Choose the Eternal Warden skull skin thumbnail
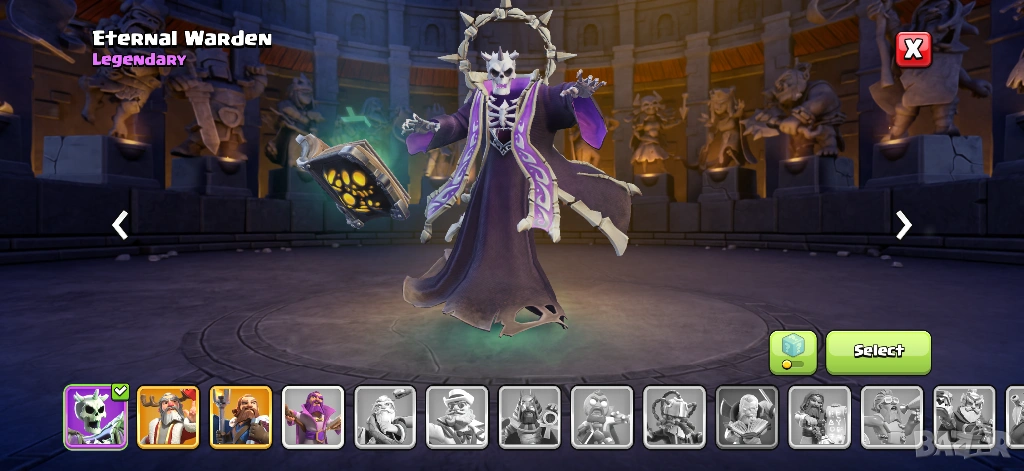 96,416
